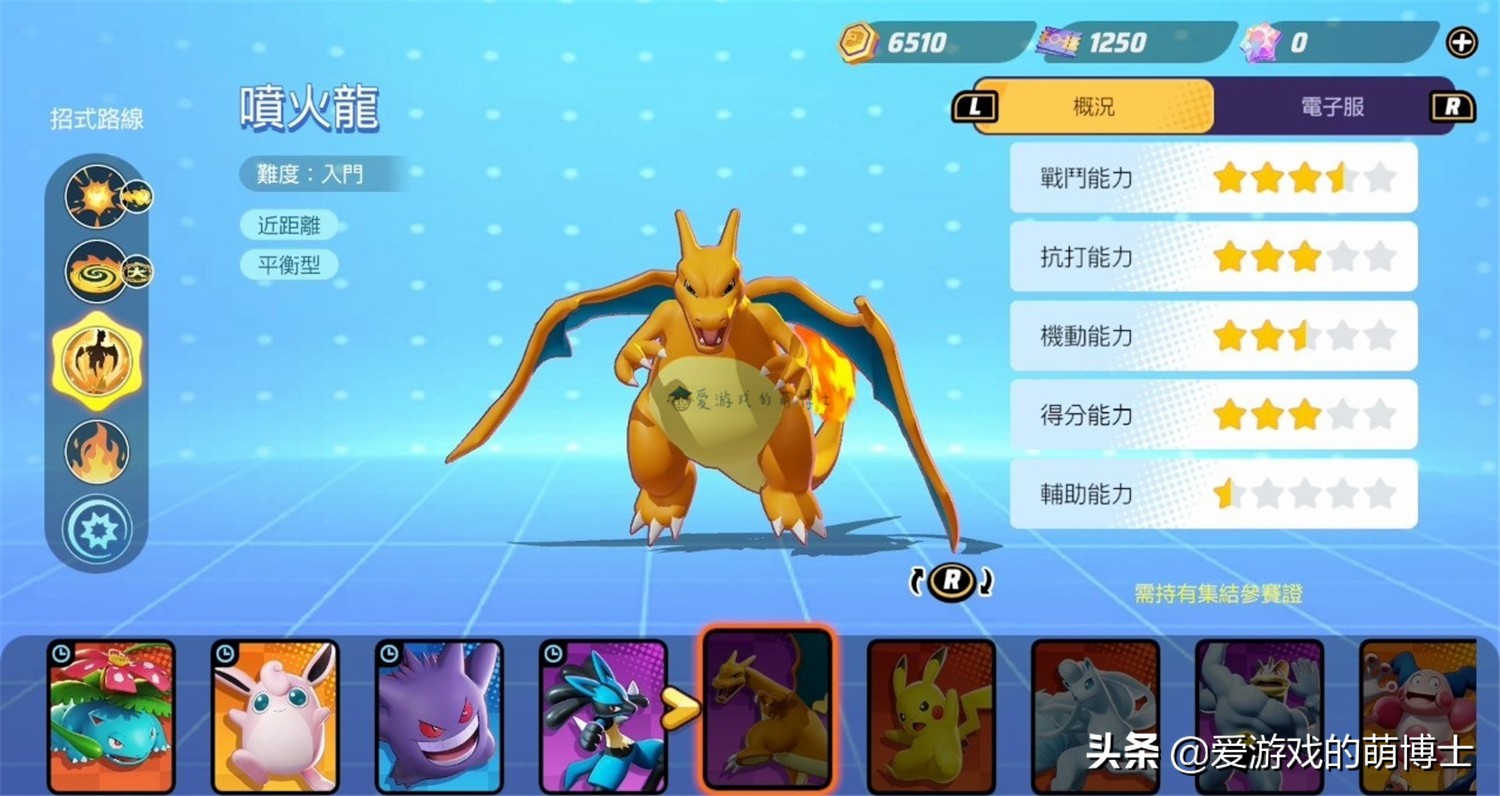1500x796 pixels.
Task: Click the 戰鬥能力 star rating bar
Action: [x=1213, y=178]
